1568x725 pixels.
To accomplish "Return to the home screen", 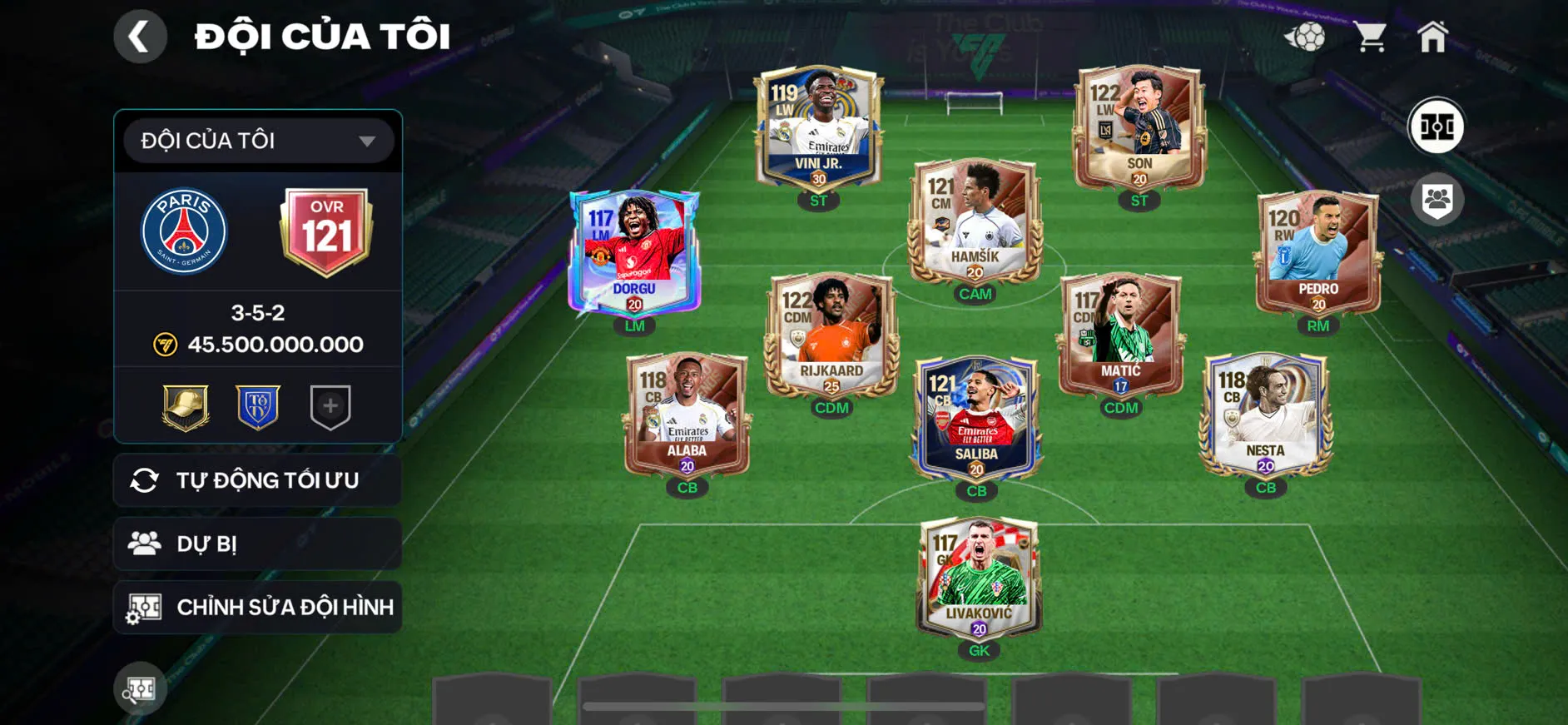I will [x=1432, y=37].
